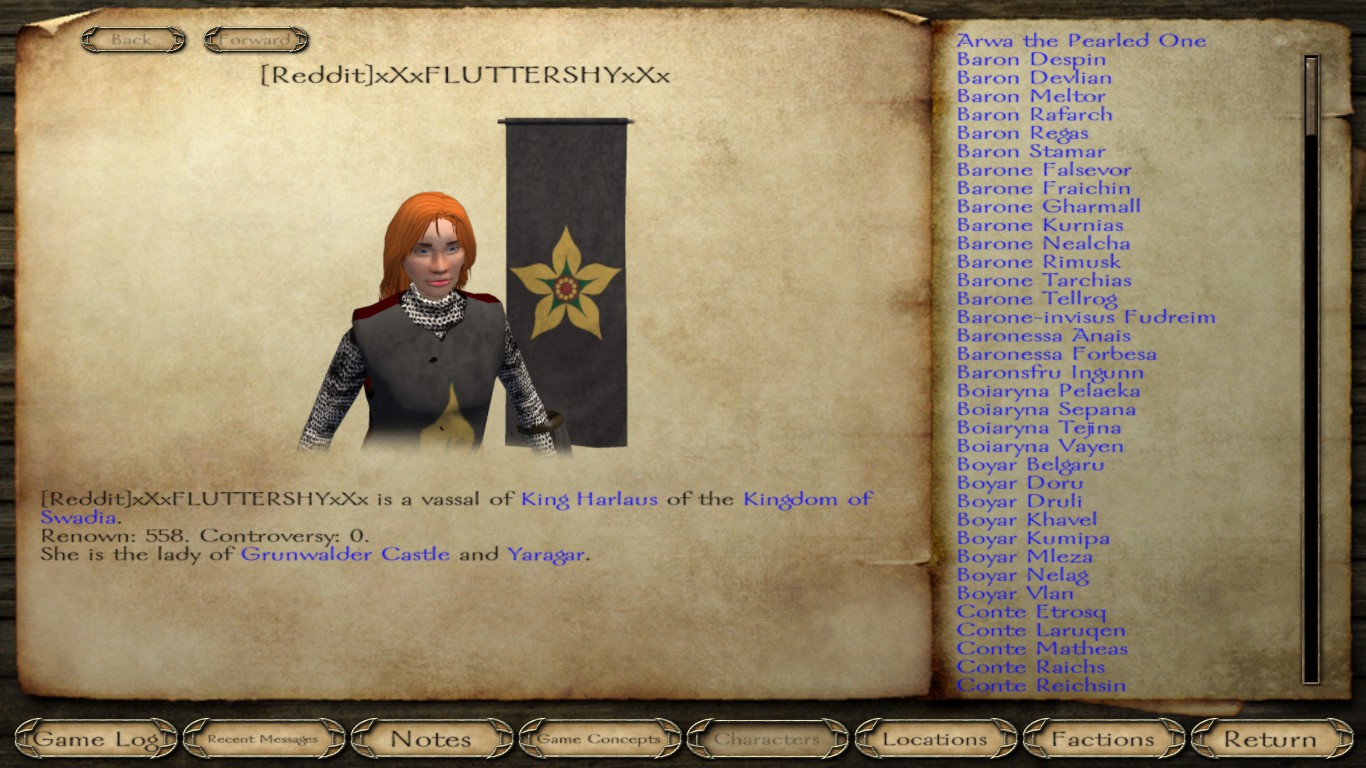Select Barone Falsevor in character list
The height and width of the screenshot is (768, 1366).
click(x=1044, y=170)
